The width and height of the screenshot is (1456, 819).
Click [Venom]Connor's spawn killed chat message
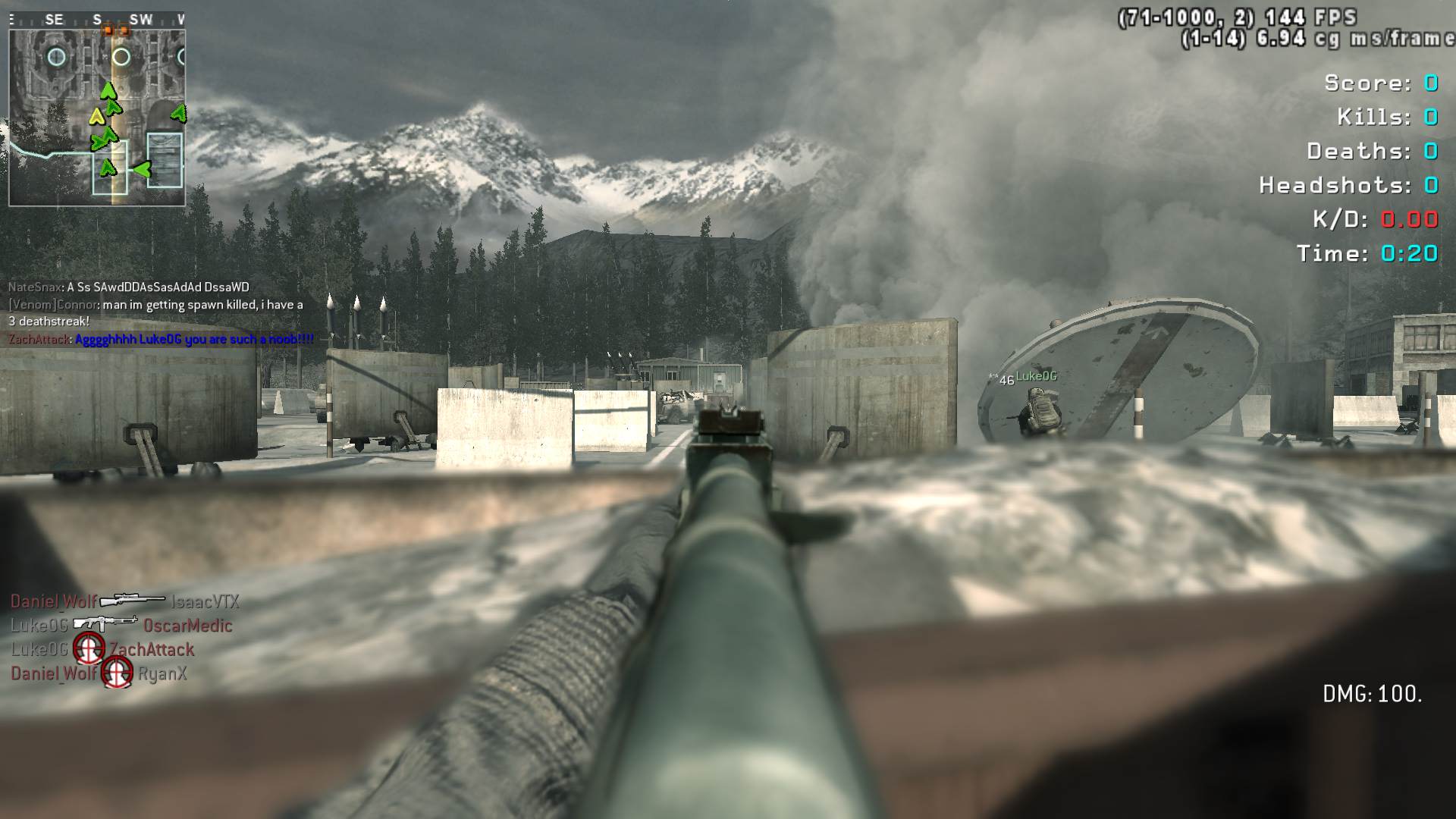(155, 312)
